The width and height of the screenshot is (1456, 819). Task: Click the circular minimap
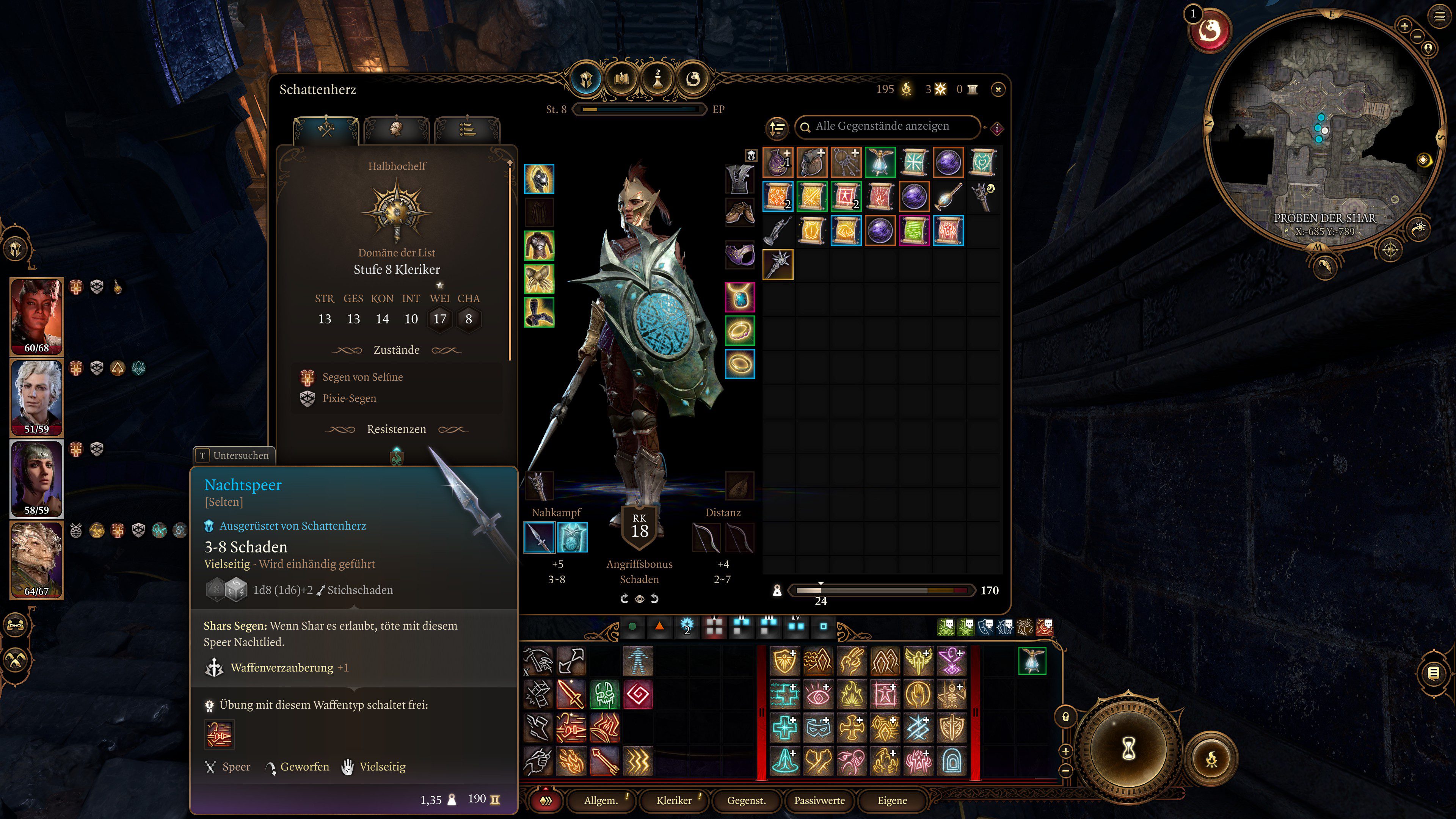coord(1323,130)
